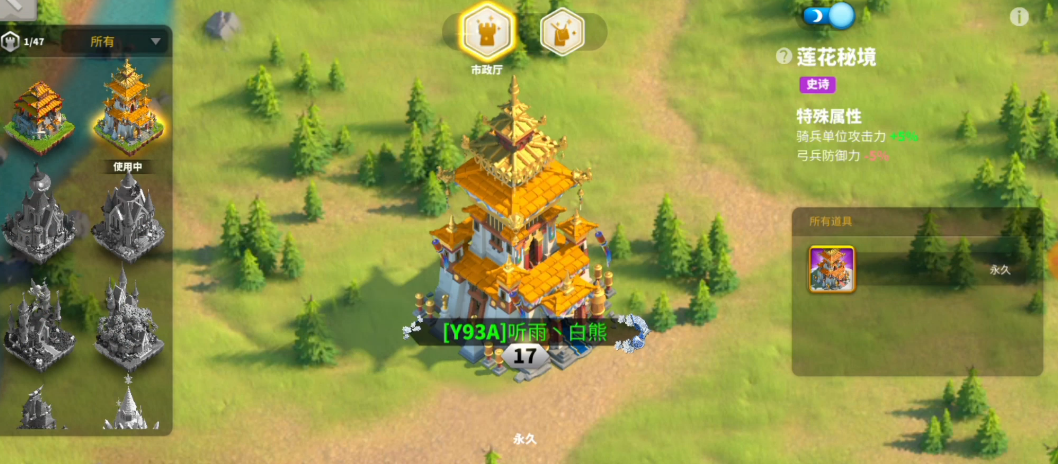
Task: Select the in-use golden pagoda skin
Action: (129, 108)
